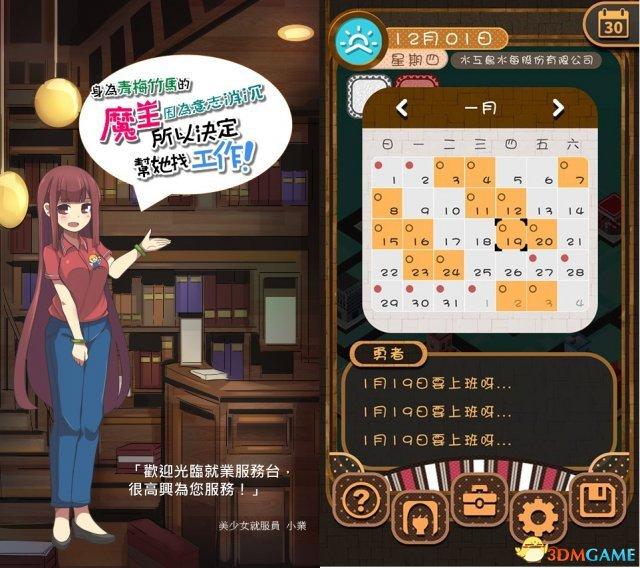This screenshot has height=568, width=640.
Task: Choose the calendar day numbered 25
Action: tap(481, 271)
